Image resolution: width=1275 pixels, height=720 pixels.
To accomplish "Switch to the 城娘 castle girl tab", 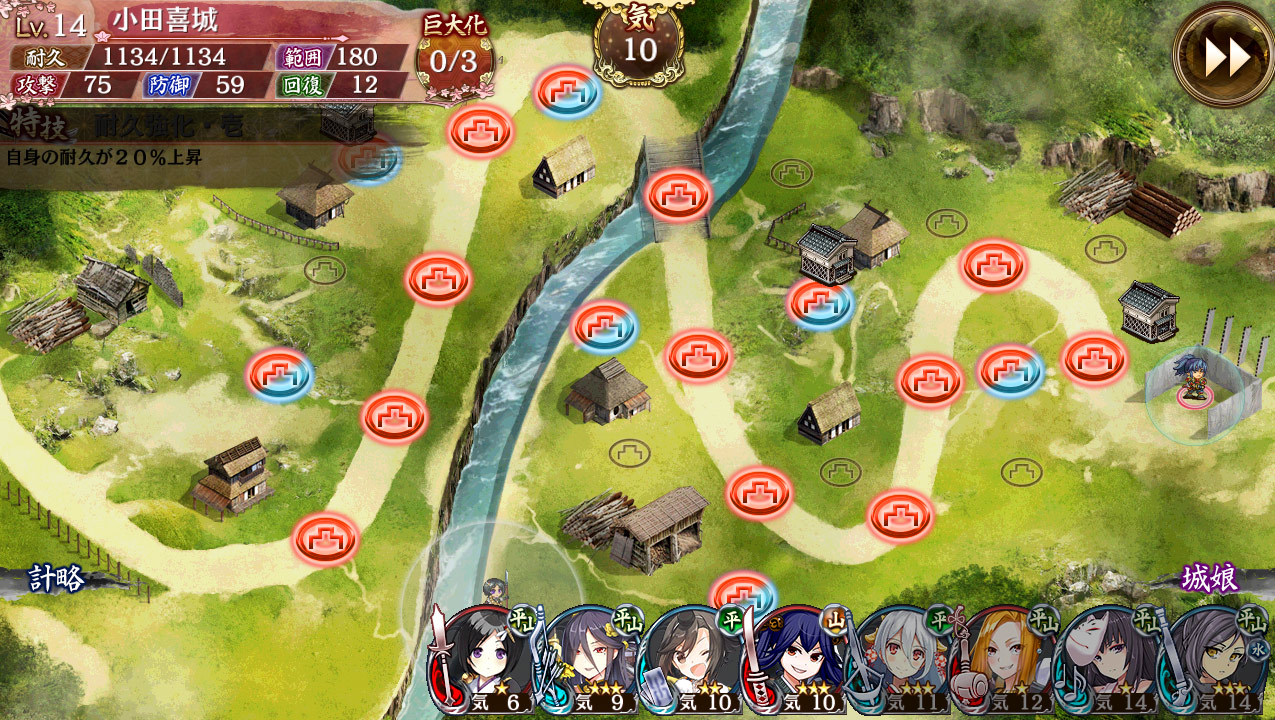I will pyautogui.click(x=1210, y=579).
